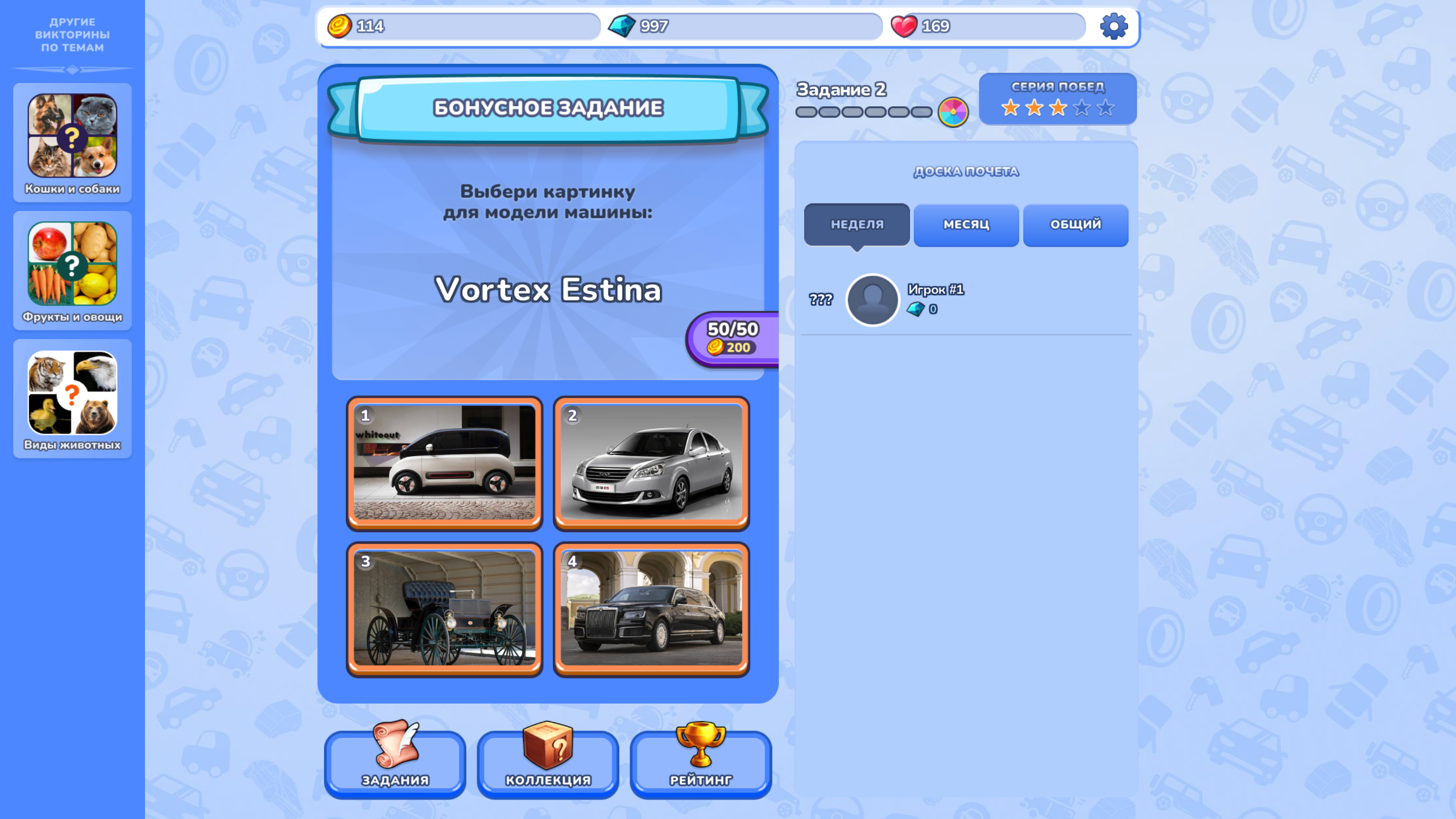Switch to the Месяц leaderboard tab

coord(966,225)
